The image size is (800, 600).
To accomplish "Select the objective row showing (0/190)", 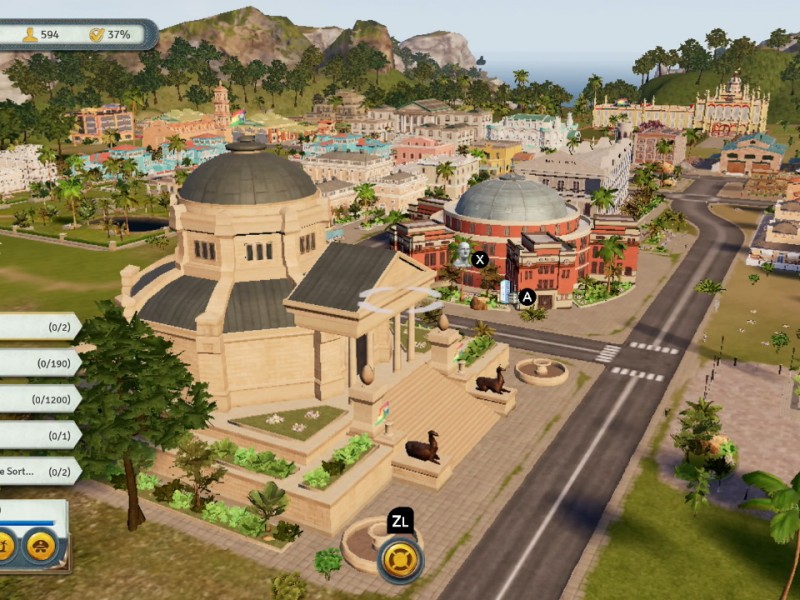I will 38,362.
